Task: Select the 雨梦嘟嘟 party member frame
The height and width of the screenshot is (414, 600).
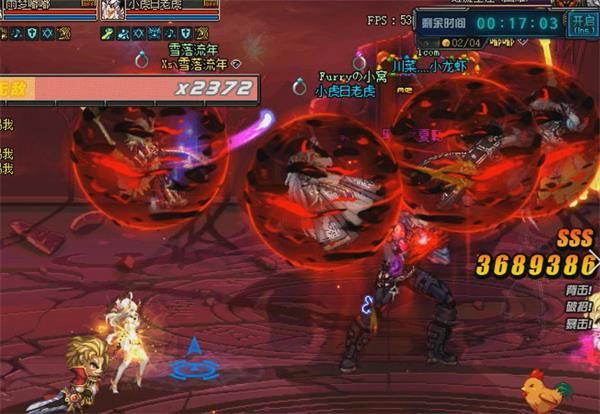Action: pyautogui.click(x=47, y=8)
